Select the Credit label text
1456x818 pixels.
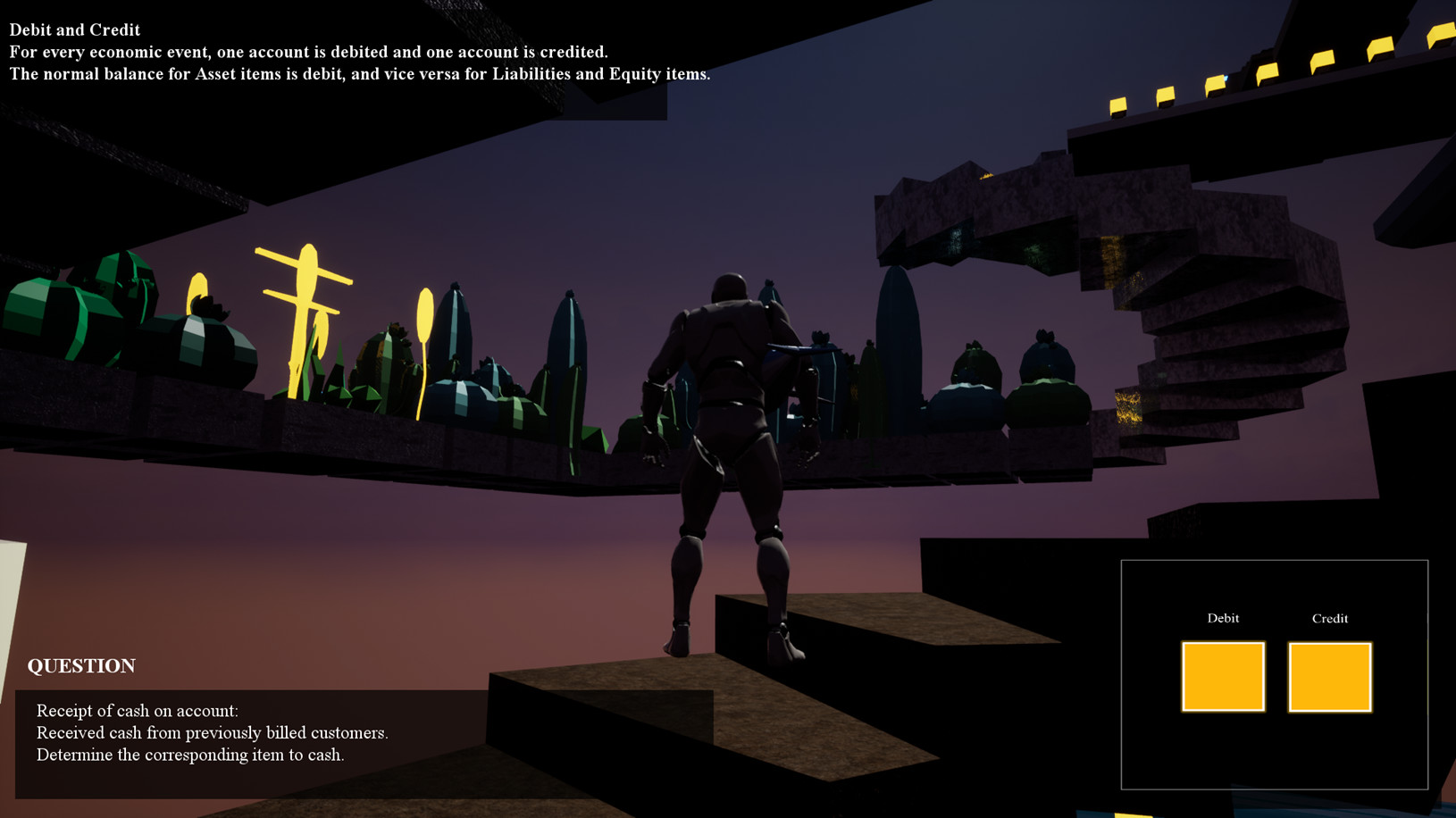[x=1330, y=617]
